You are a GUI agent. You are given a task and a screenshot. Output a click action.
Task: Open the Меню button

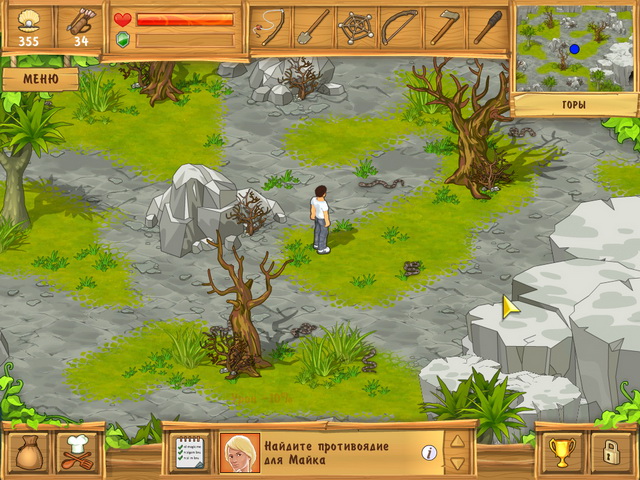(x=39, y=77)
